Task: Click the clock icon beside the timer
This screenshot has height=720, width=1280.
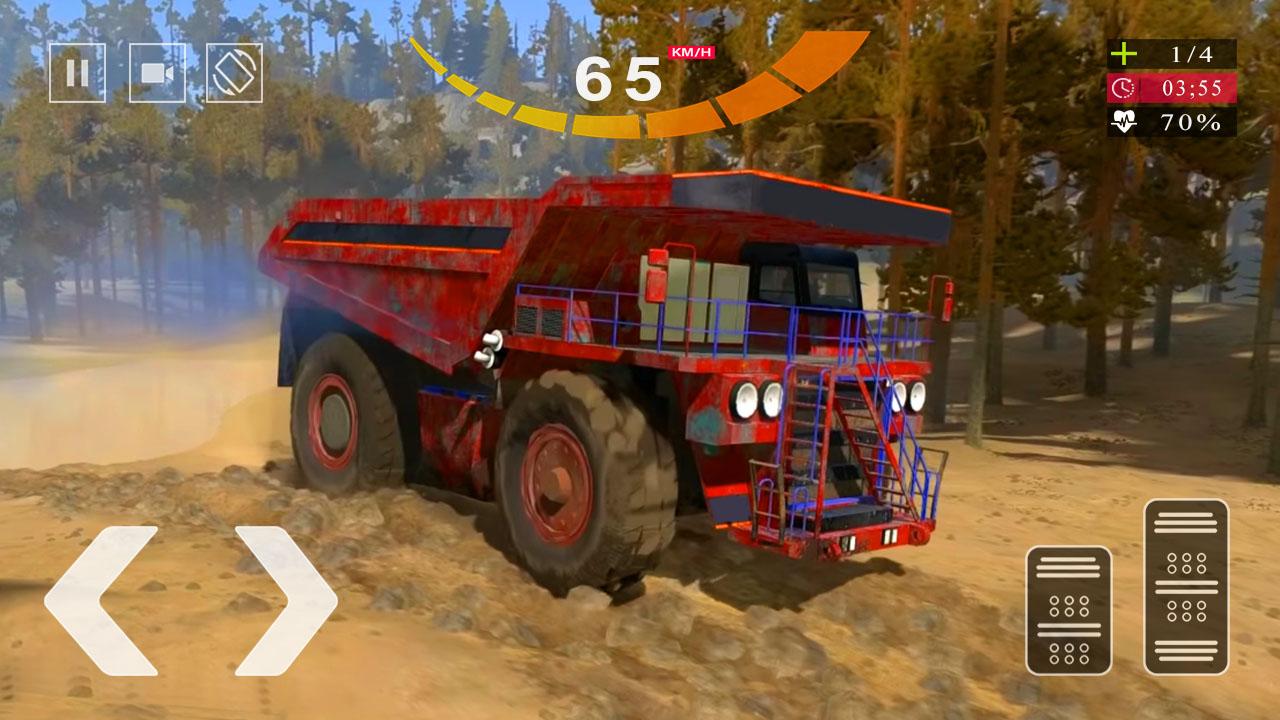Action: tap(1123, 89)
